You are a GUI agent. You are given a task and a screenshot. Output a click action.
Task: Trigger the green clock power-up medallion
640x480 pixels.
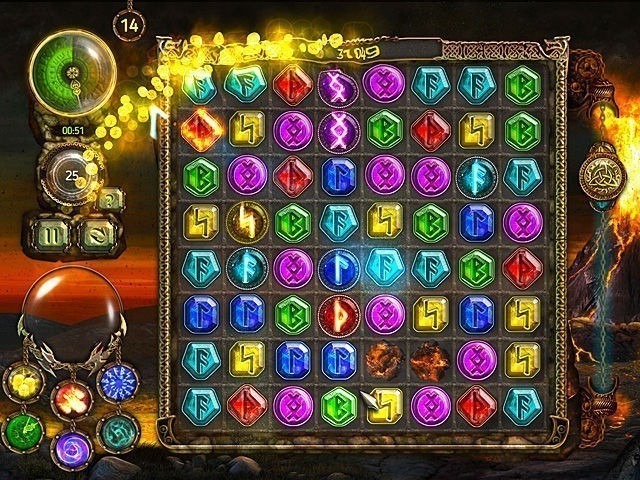(x=21, y=431)
